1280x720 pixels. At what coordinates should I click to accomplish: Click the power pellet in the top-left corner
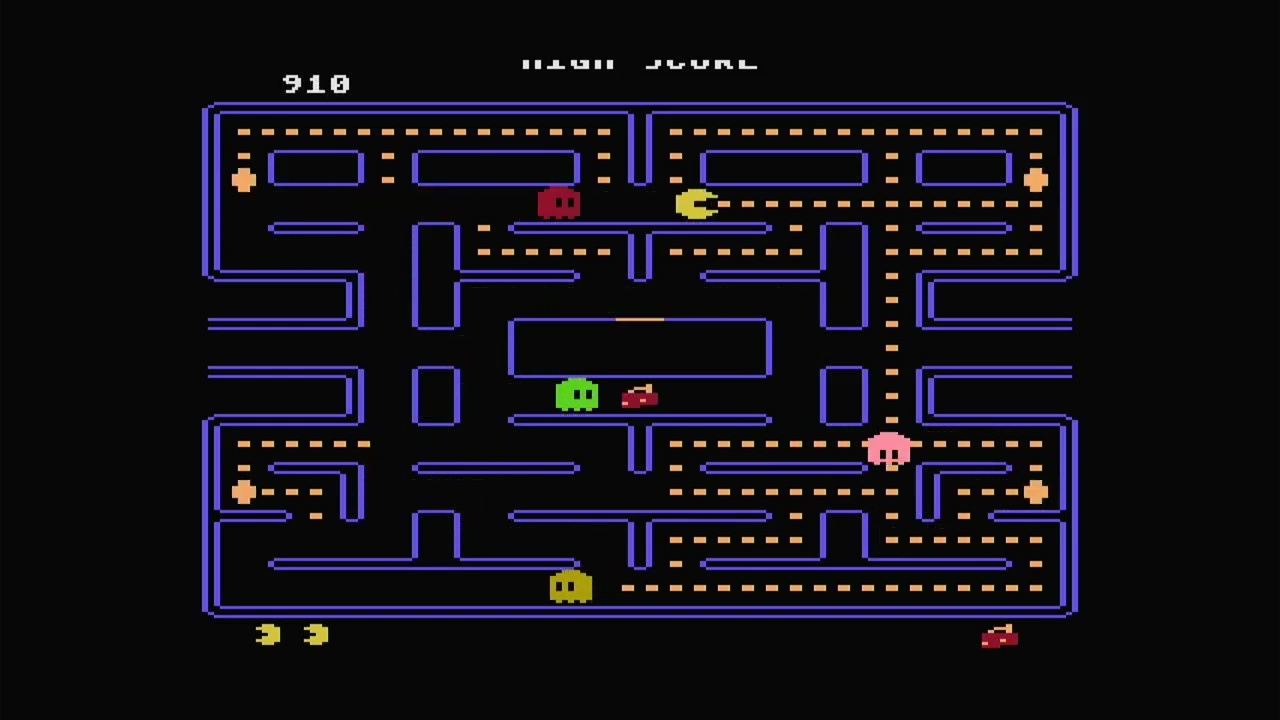pos(245,180)
